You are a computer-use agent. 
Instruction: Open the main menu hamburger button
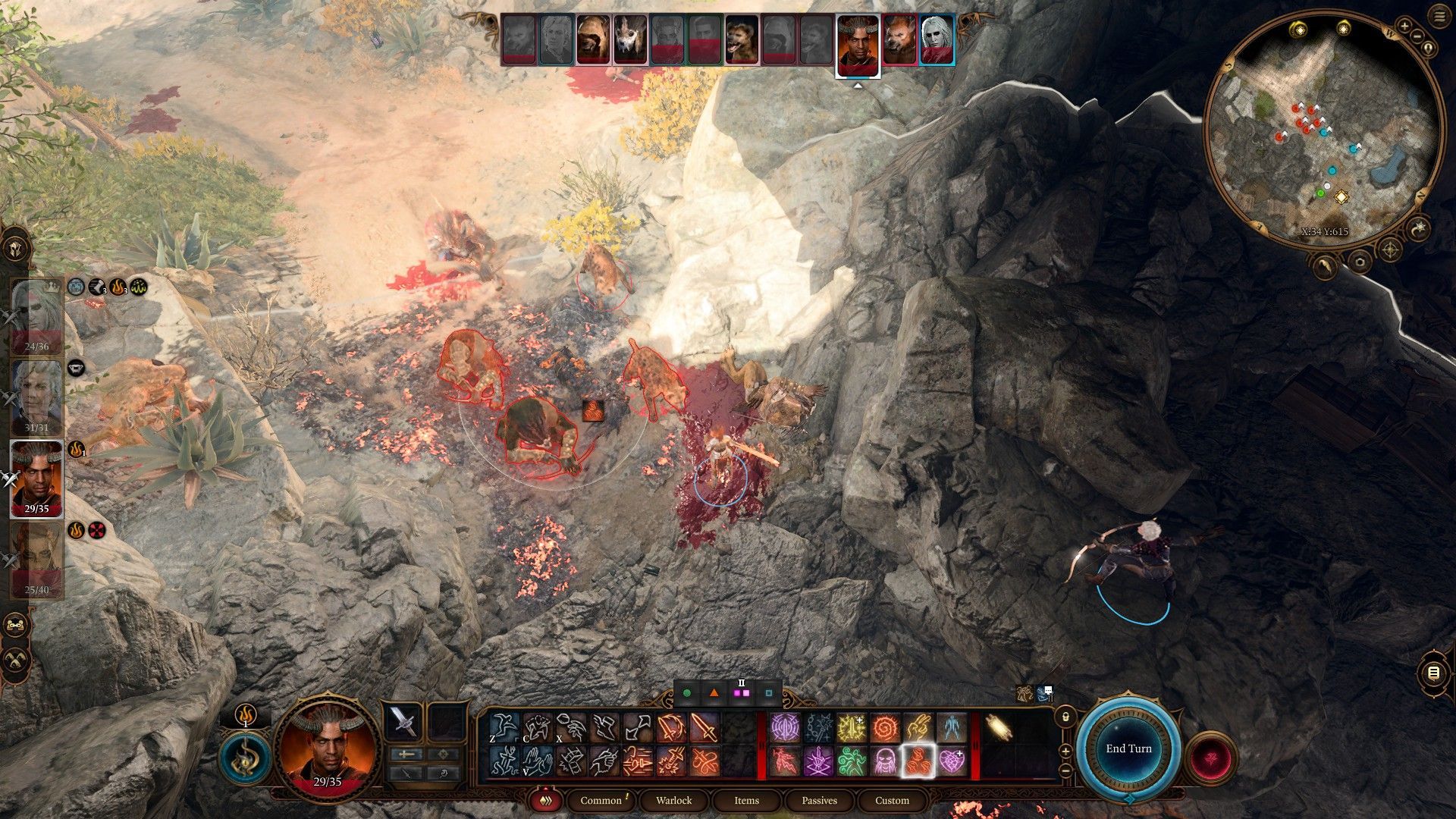tap(1439, 17)
